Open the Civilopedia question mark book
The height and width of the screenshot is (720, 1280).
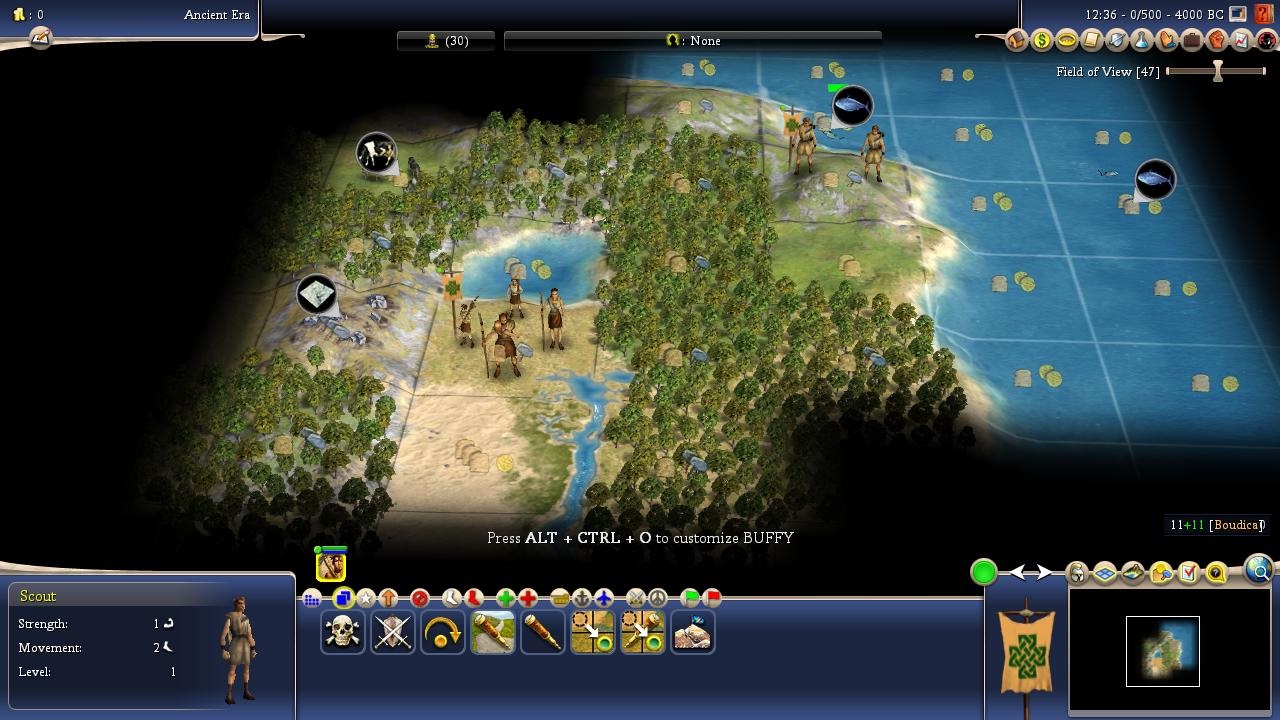[1263, 14]
